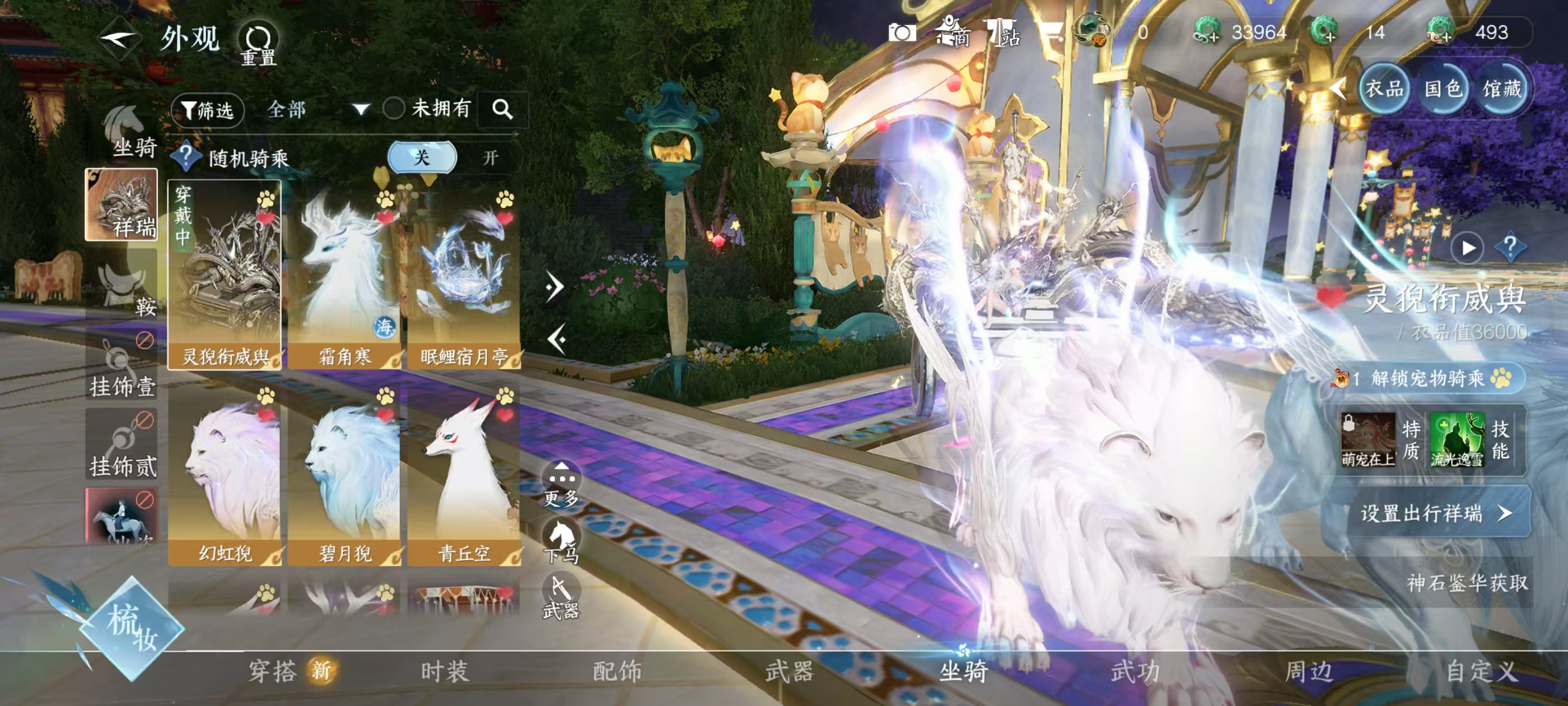Screen dimensions: 1568x706
Task: Open the 筛选 filter options
Action: tap(208, 110)
